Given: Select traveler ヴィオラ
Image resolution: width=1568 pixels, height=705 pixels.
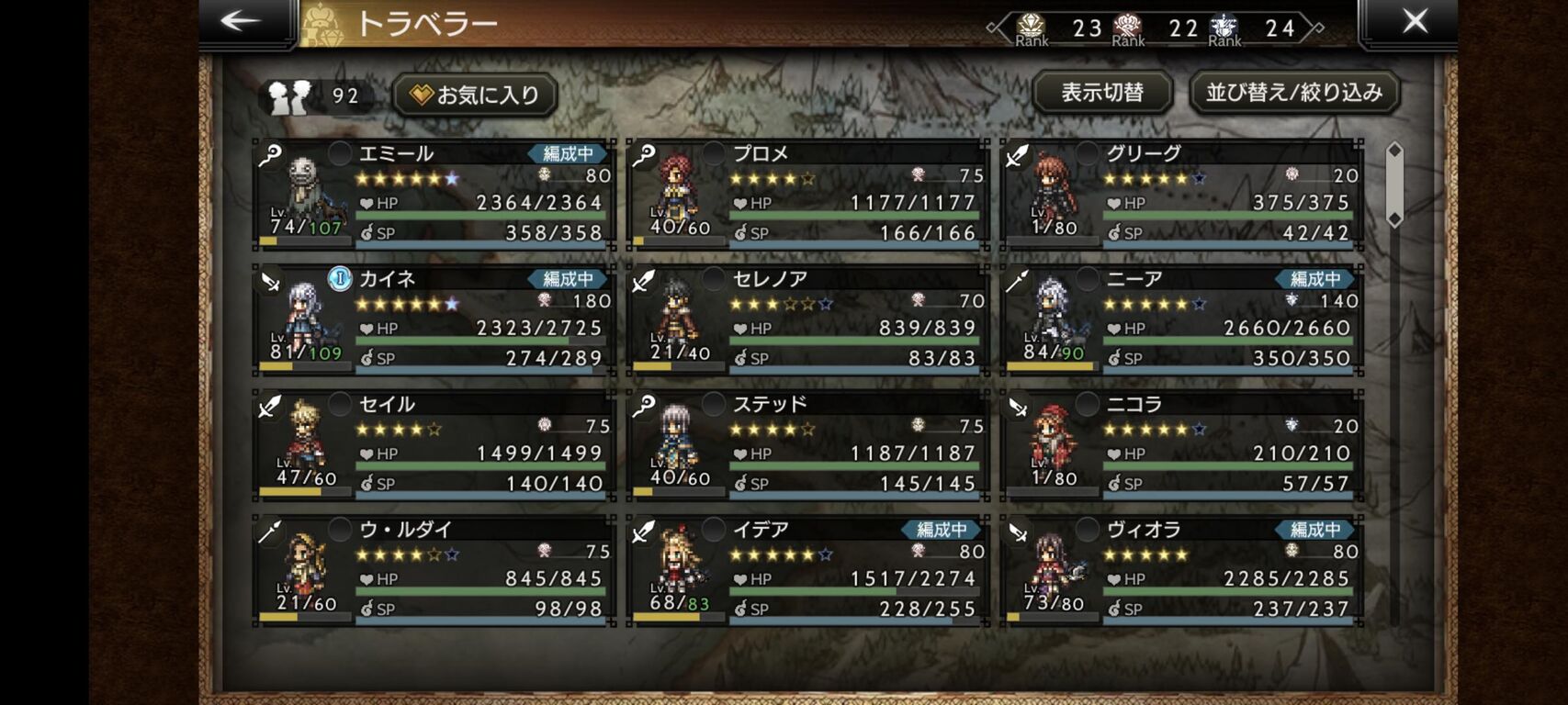Looking at the screenshot, I should coord(1181,570).
